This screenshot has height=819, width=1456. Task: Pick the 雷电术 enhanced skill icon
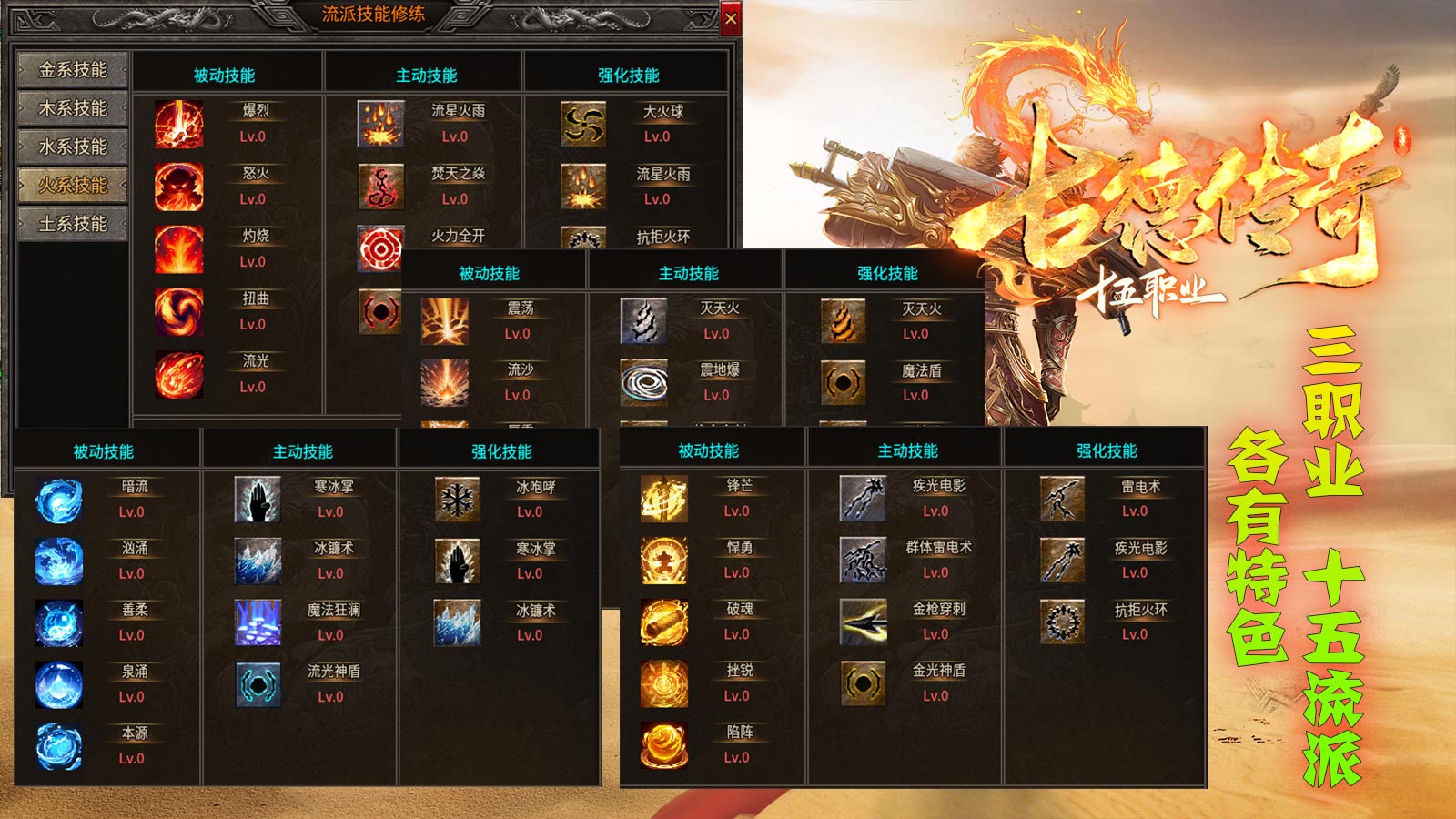[1062, 499]
